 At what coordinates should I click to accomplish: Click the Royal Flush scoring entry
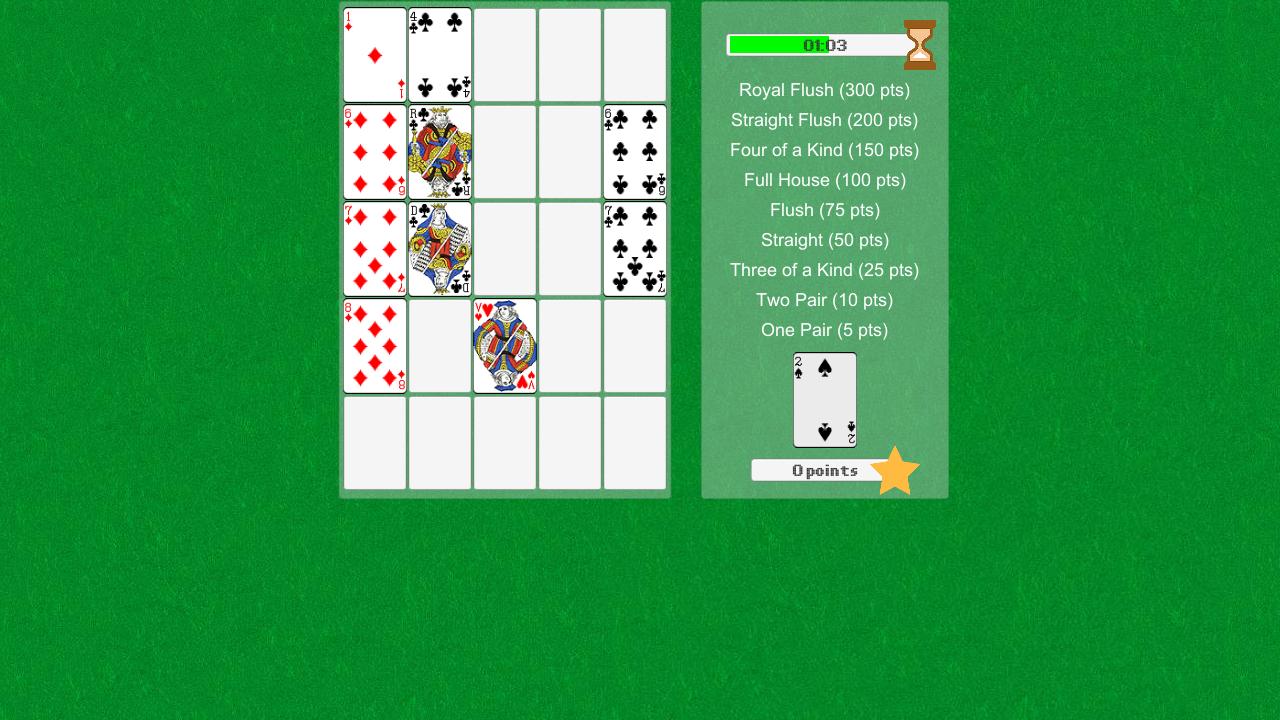click(824, 90)
